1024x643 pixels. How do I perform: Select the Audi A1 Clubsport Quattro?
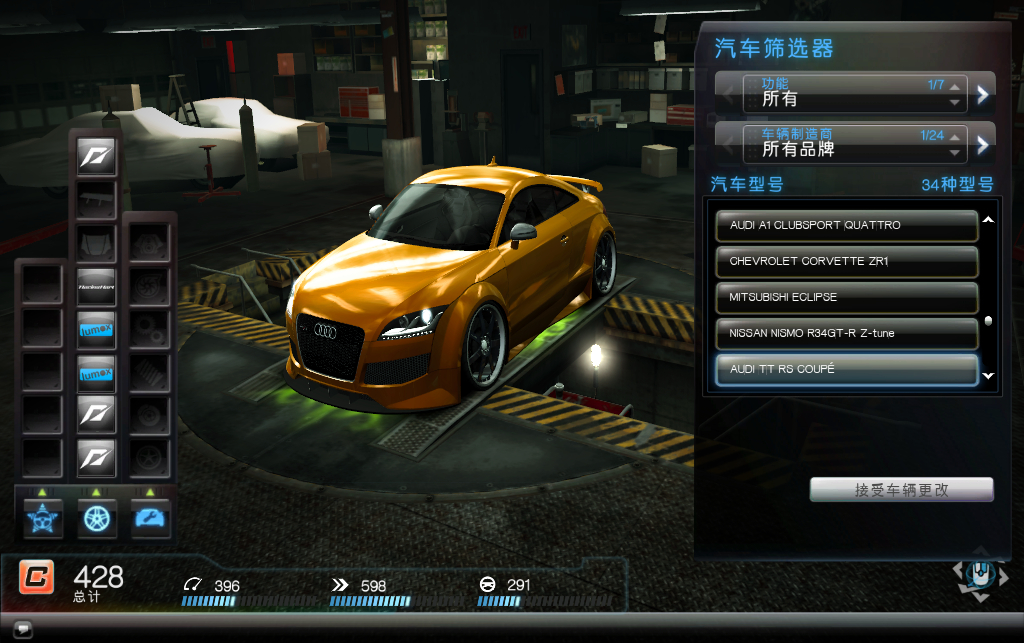(847, 225)
